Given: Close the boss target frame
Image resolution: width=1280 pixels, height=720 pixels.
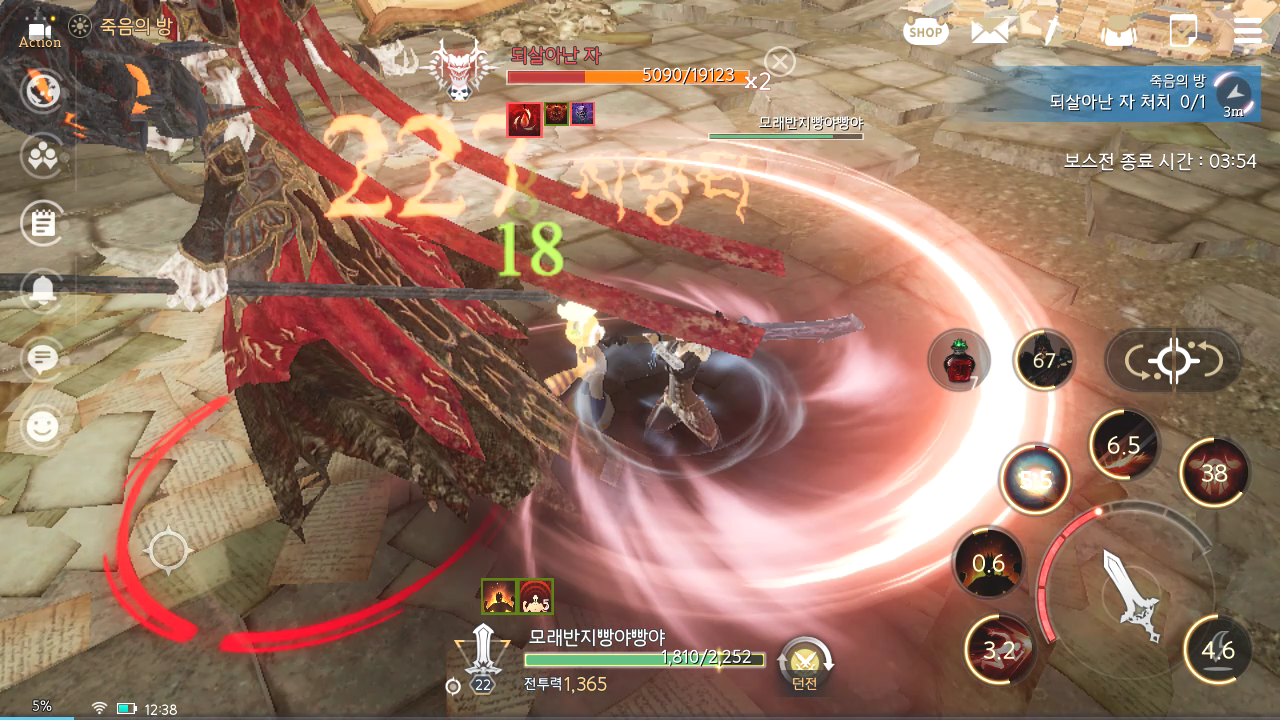Looking at the screenshot, I should point(779,63).
